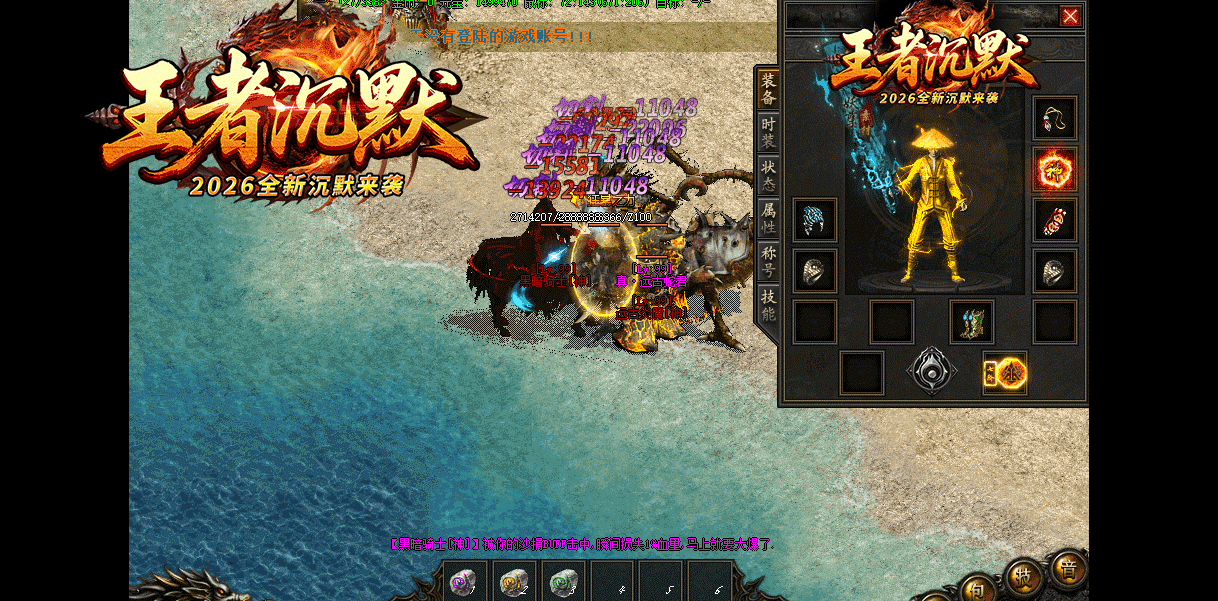The width and height of the screenshot is (1218, 601).
Task: Select the ring slot under the red bracelet
Action: tap(1055, 271)
